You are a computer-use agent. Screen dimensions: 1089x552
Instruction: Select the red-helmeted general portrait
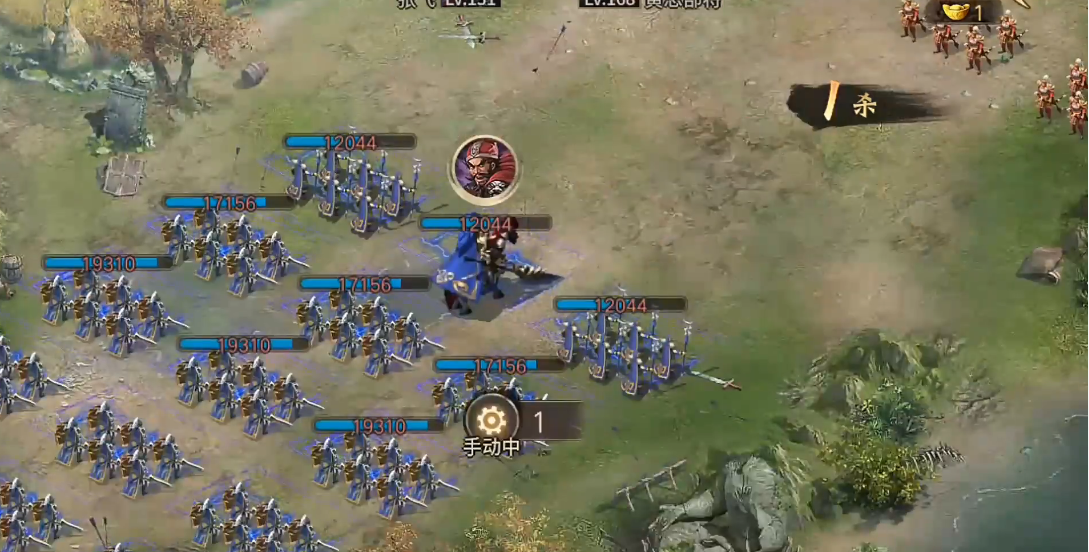click(485, 167)
